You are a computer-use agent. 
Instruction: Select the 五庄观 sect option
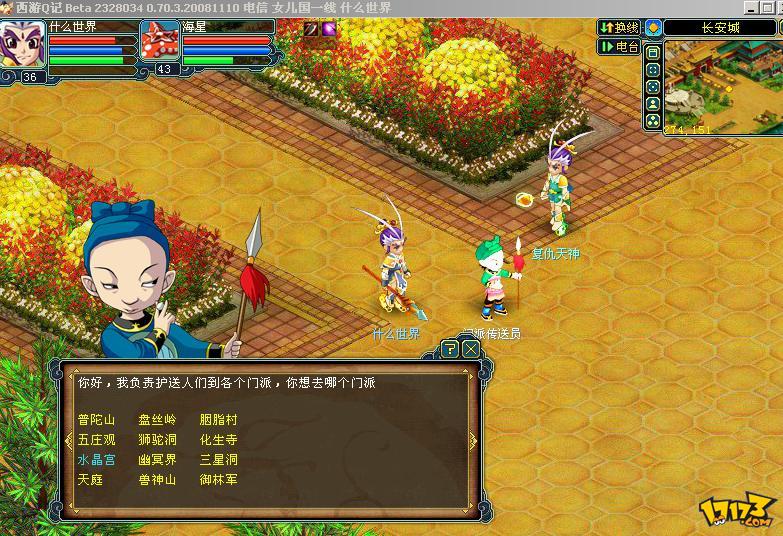pyautogui.click(x=96, y=440)
